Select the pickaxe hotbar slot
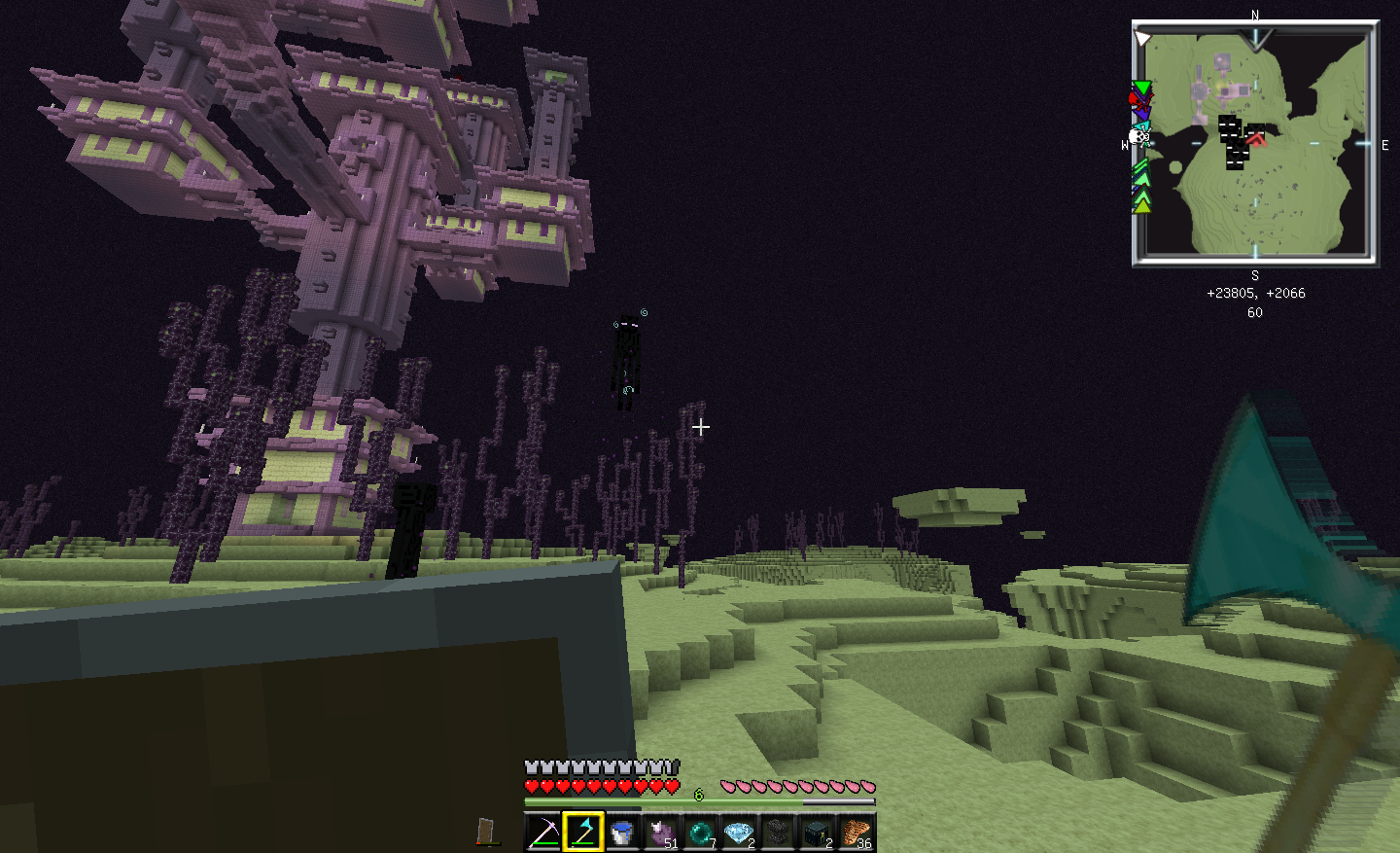Screen dimensions: 1400x853 (x=543, y=833)
